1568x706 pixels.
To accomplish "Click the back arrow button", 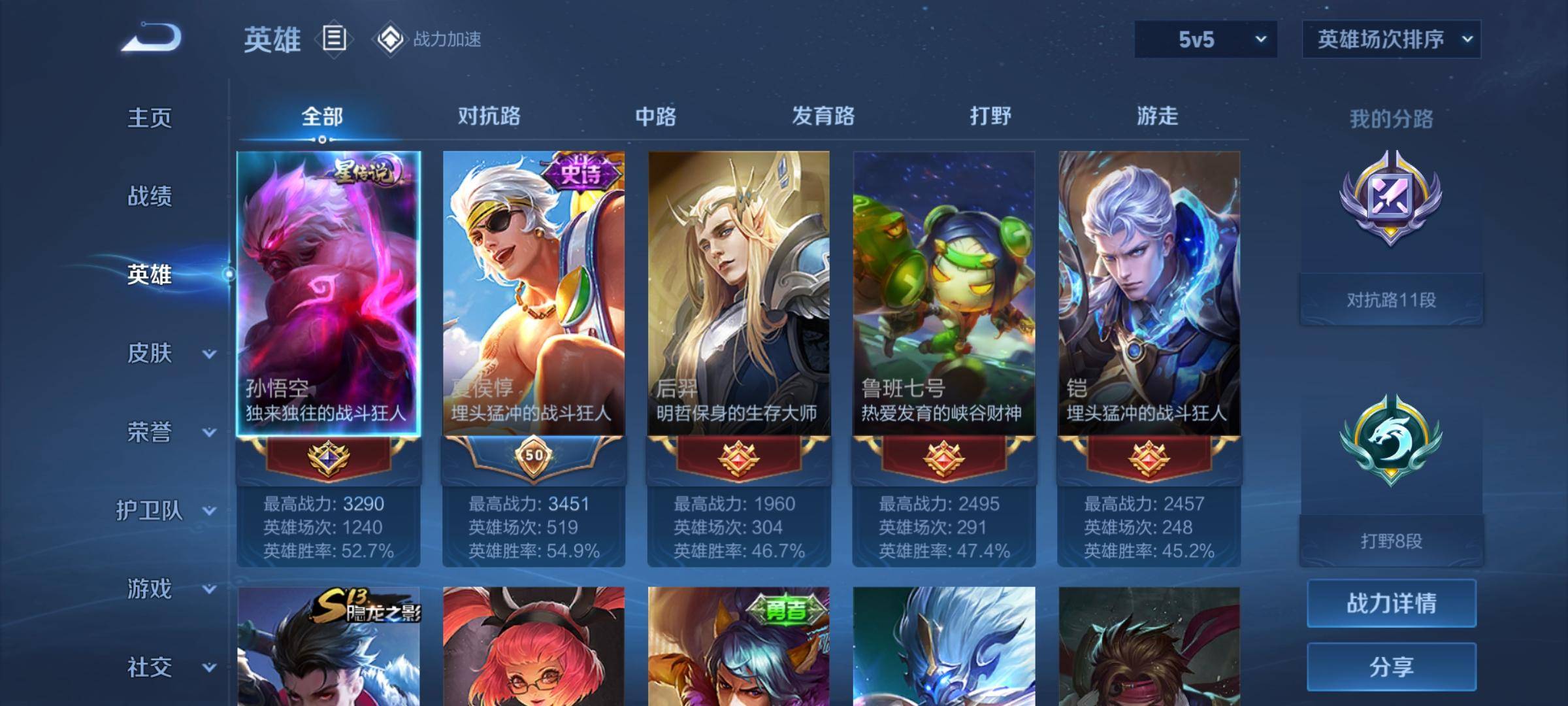I will 152,38.
